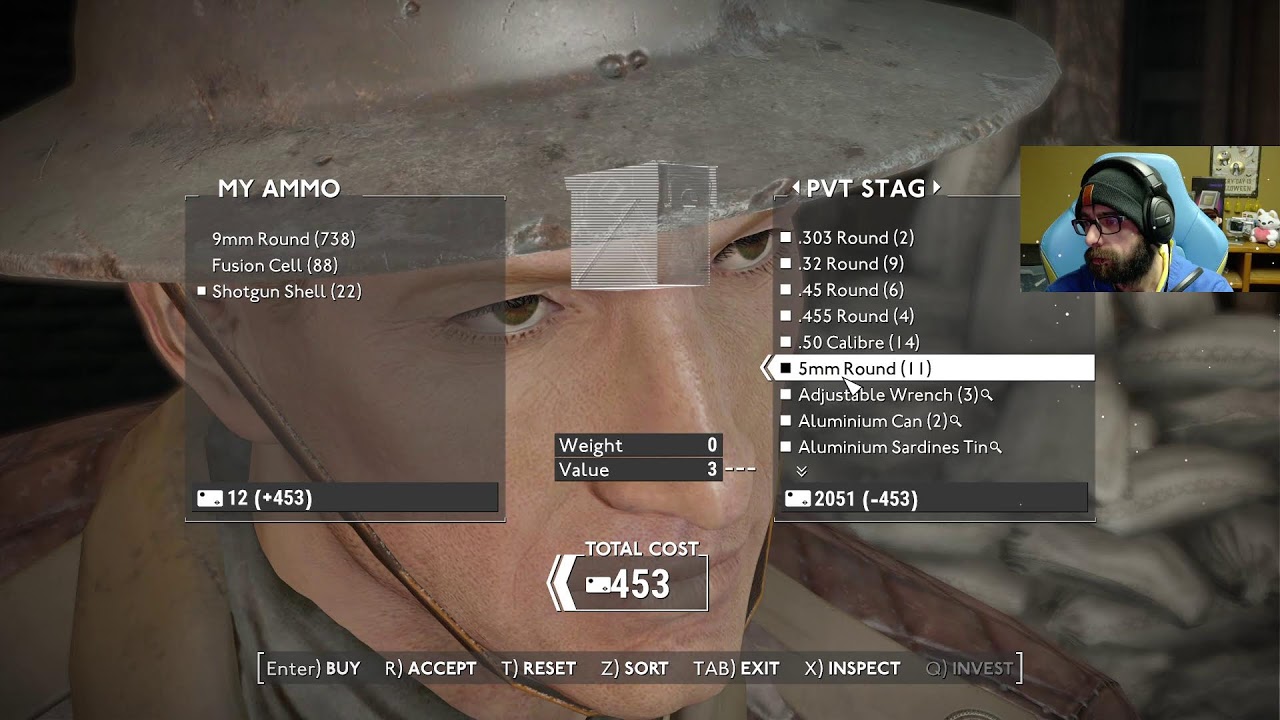Pick the .50 Calibre ammo
Image resolution: width=1280 pixels, height=720 pixels.
point(858,342)
